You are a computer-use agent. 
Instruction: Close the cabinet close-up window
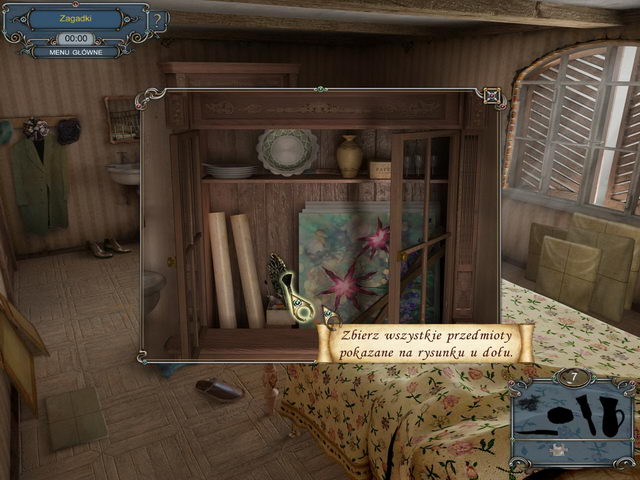[x=492, y=97]
